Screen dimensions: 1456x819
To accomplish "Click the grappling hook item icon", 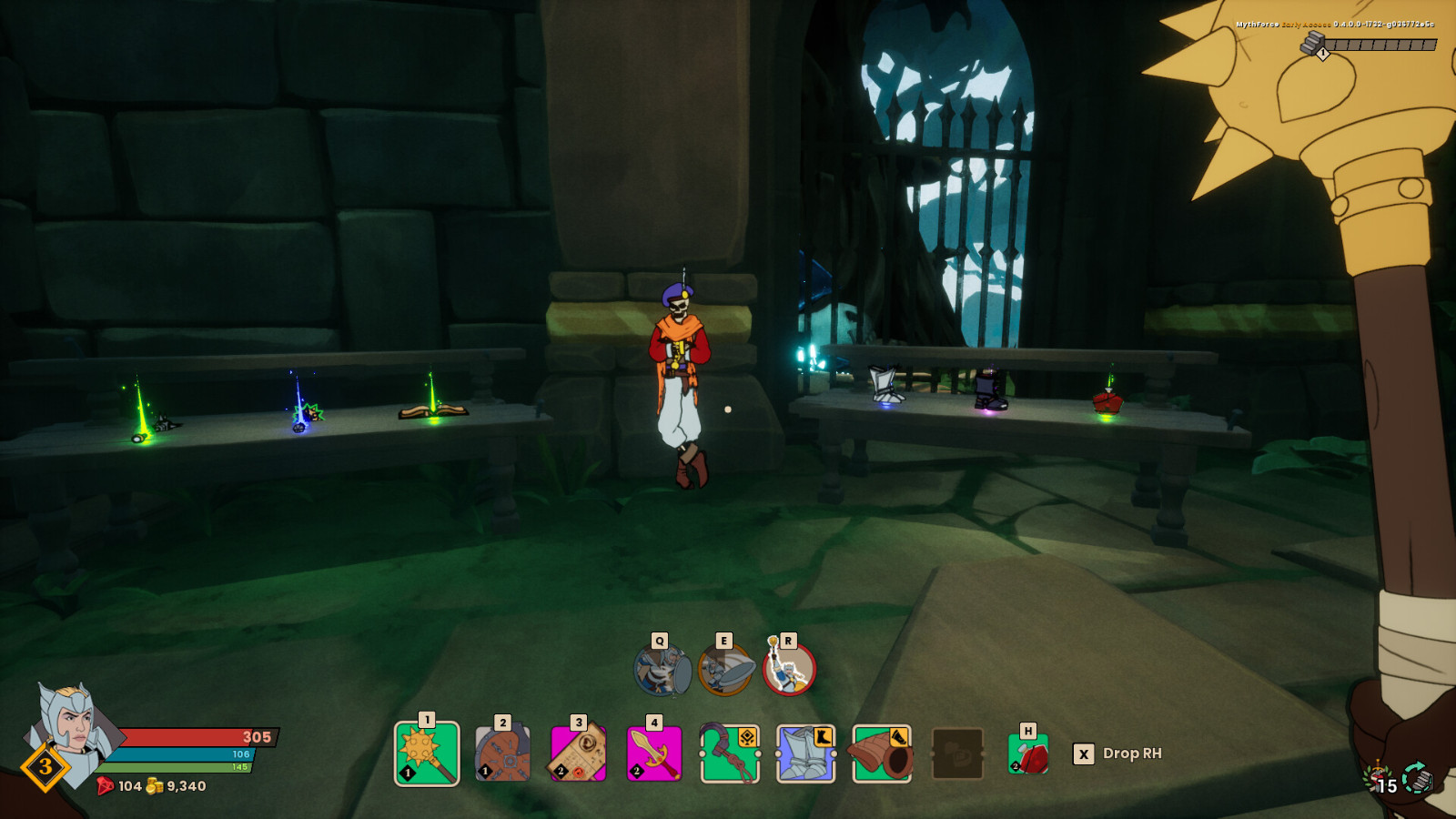I will point(731,753).
